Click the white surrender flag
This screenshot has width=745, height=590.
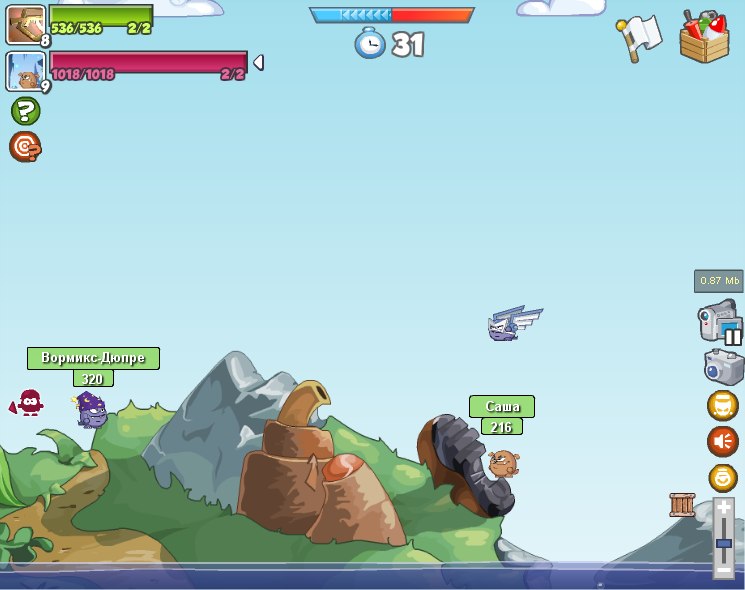639,37
